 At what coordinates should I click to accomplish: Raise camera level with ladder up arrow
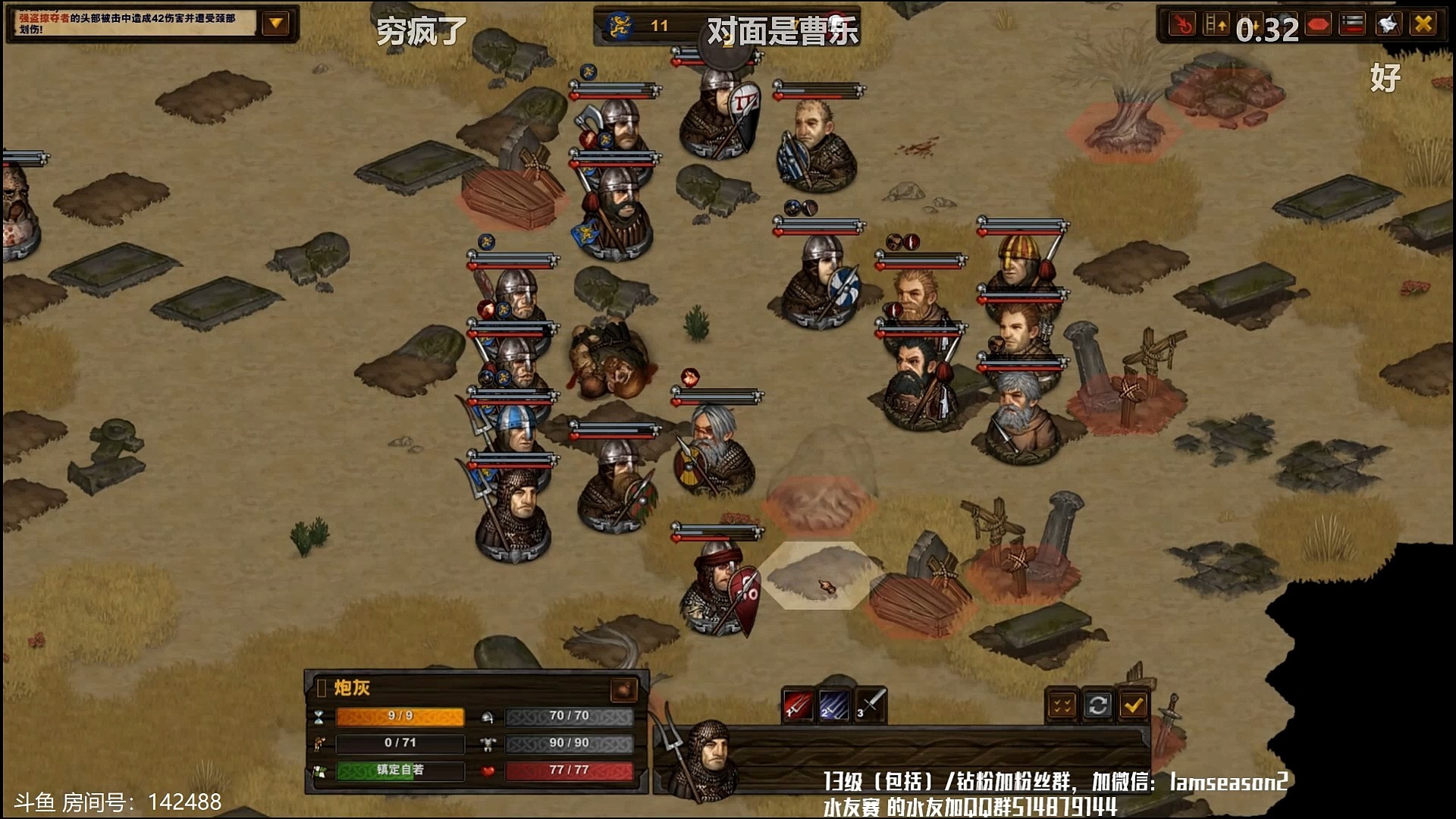(x=1216, y=25)
